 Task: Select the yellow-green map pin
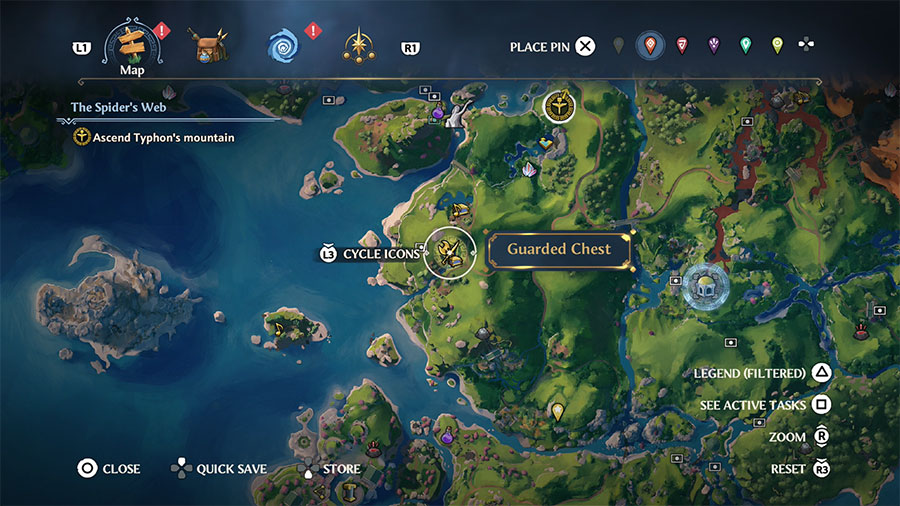click(777, 45)
